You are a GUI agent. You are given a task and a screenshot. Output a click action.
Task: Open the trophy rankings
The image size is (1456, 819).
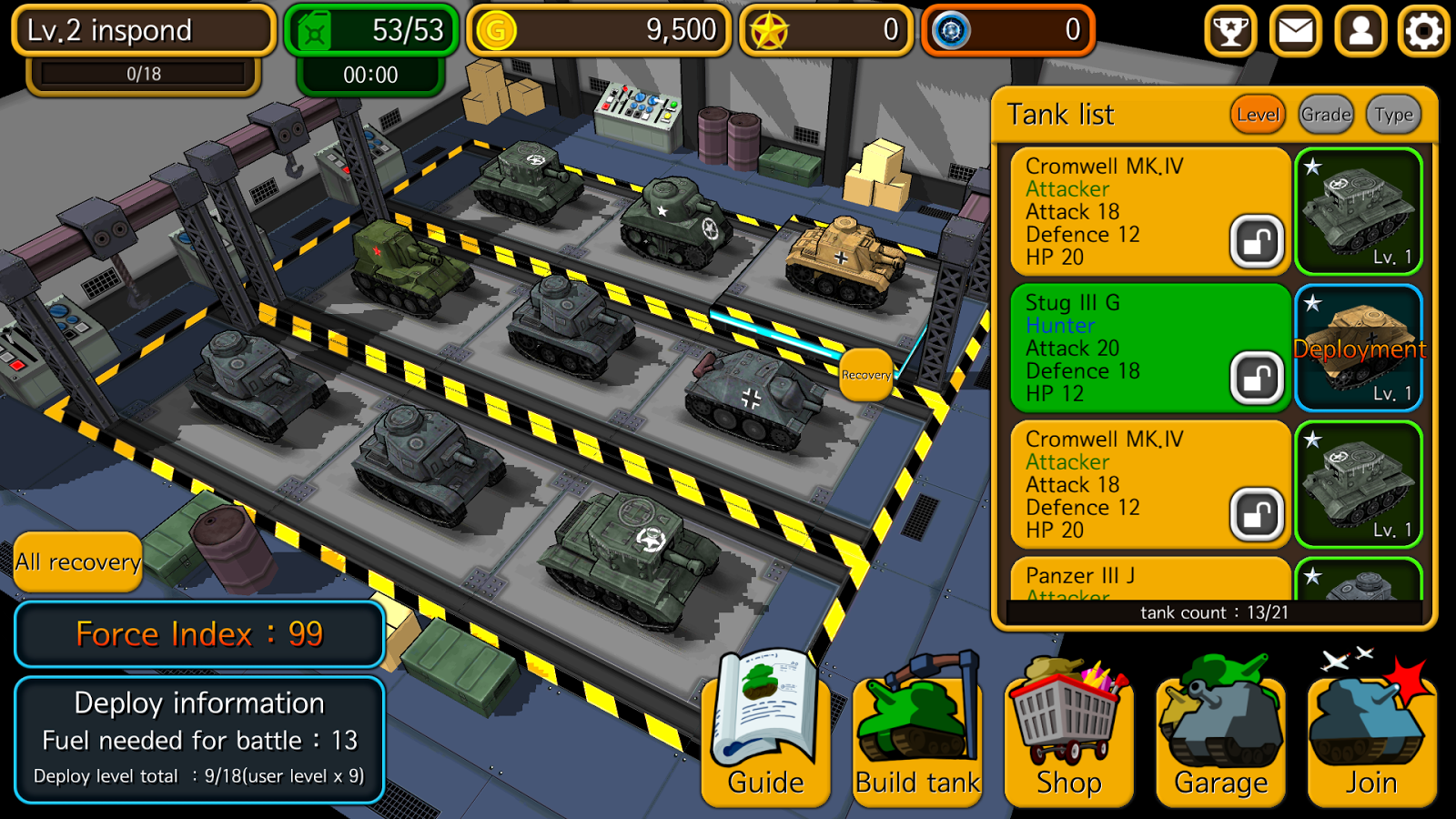(x=1230, y=32)
